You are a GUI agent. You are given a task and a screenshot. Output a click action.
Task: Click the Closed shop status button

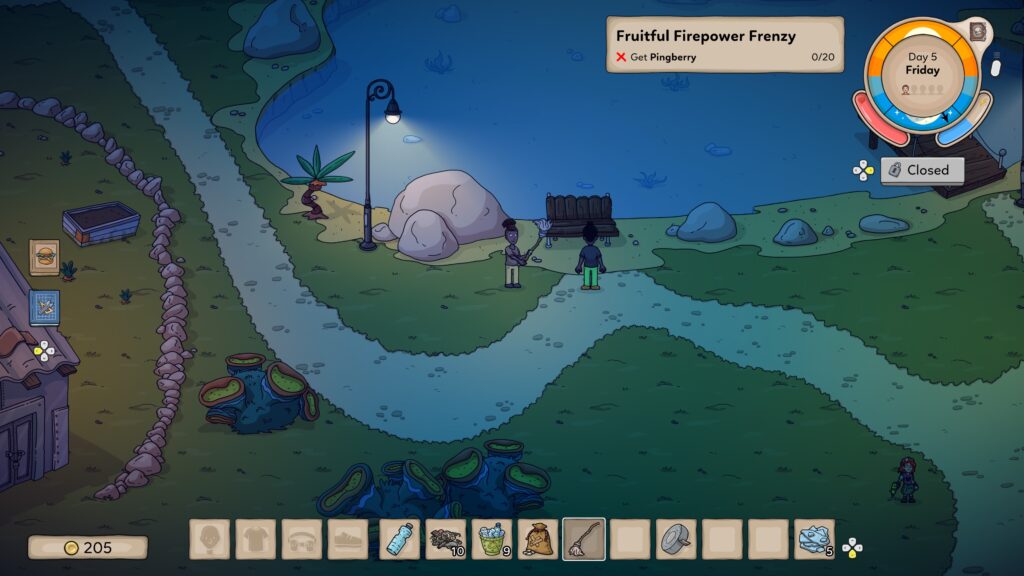921,170
